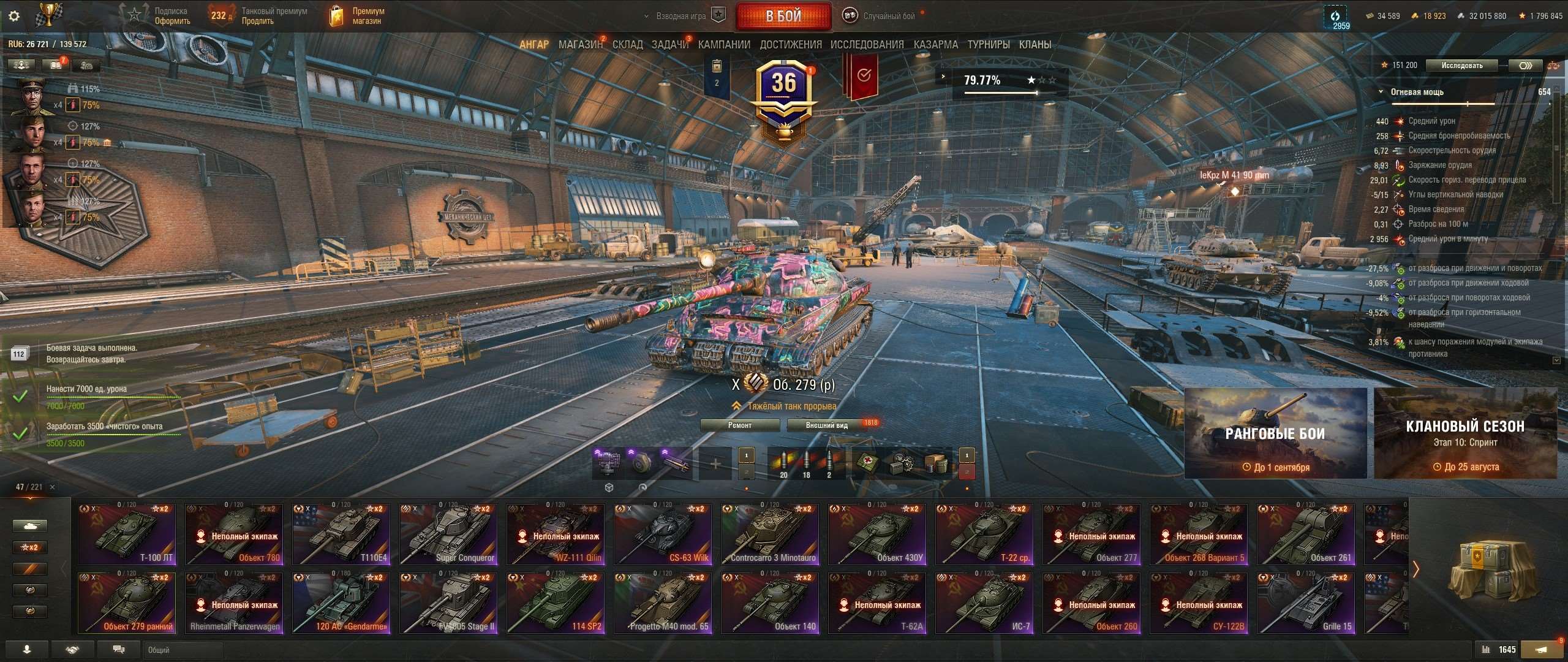
Task: Open the СКЛАД tab
Action: (628, 45)
